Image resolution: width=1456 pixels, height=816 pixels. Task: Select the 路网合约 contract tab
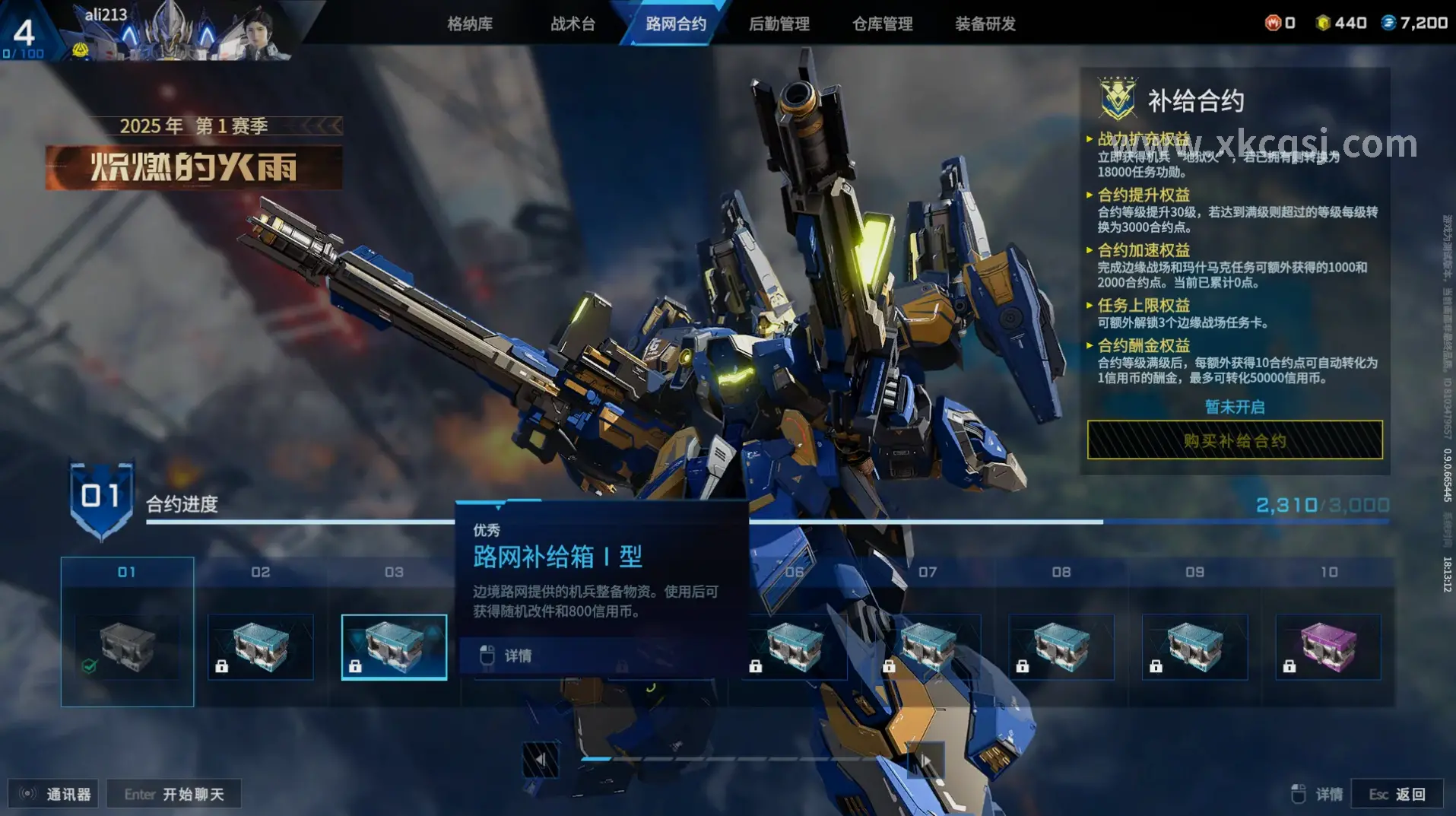pyautogui.click(x=675, y=24)
